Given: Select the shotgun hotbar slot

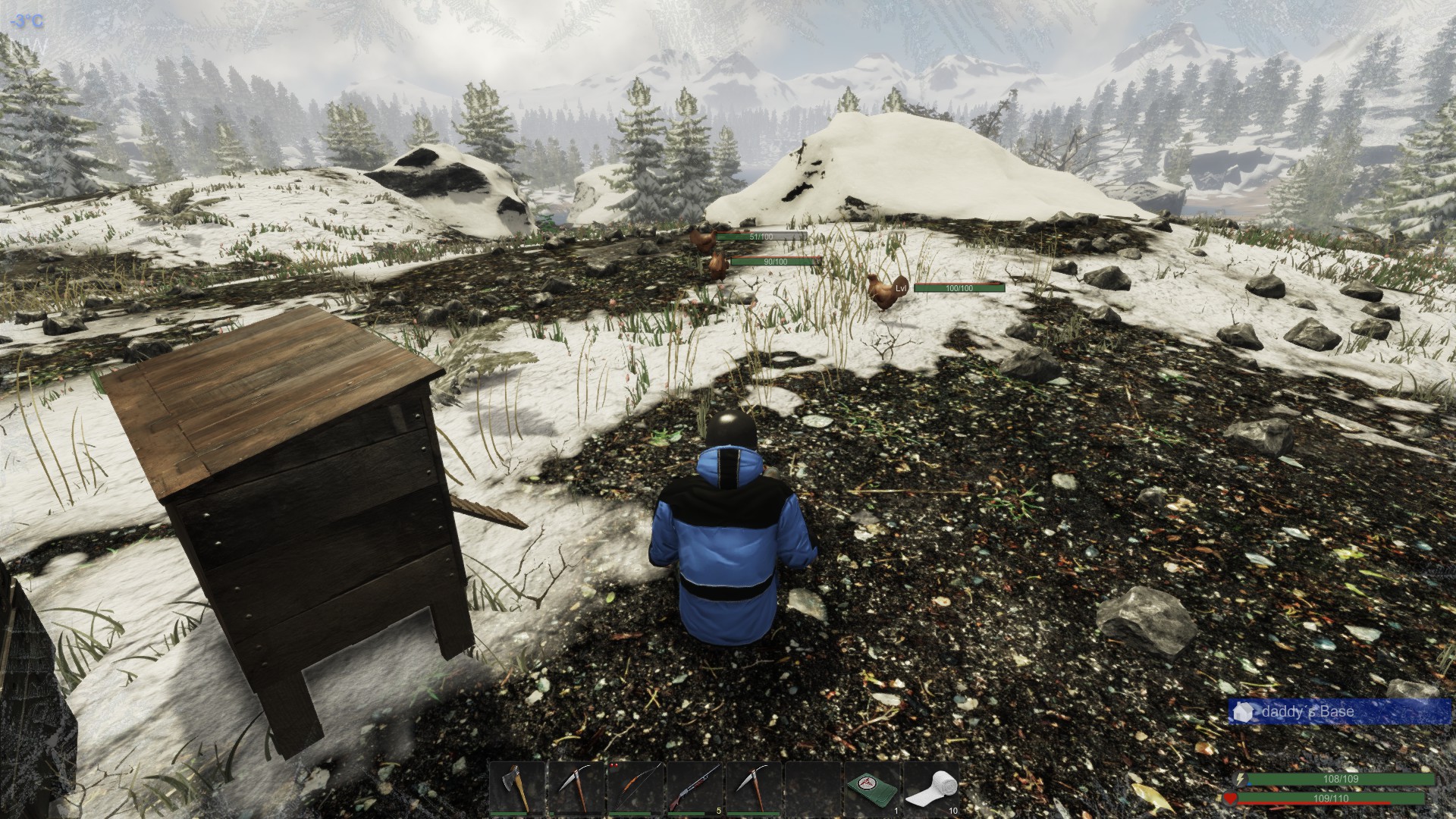Looking at the screenshot, I should click(x=695, y=788).
